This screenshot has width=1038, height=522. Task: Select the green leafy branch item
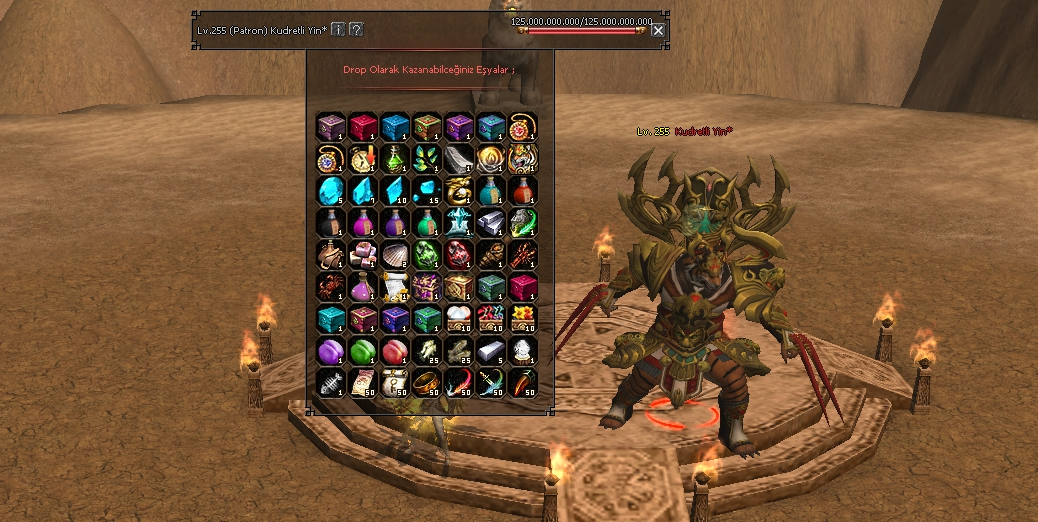click(x=427, y=159)
